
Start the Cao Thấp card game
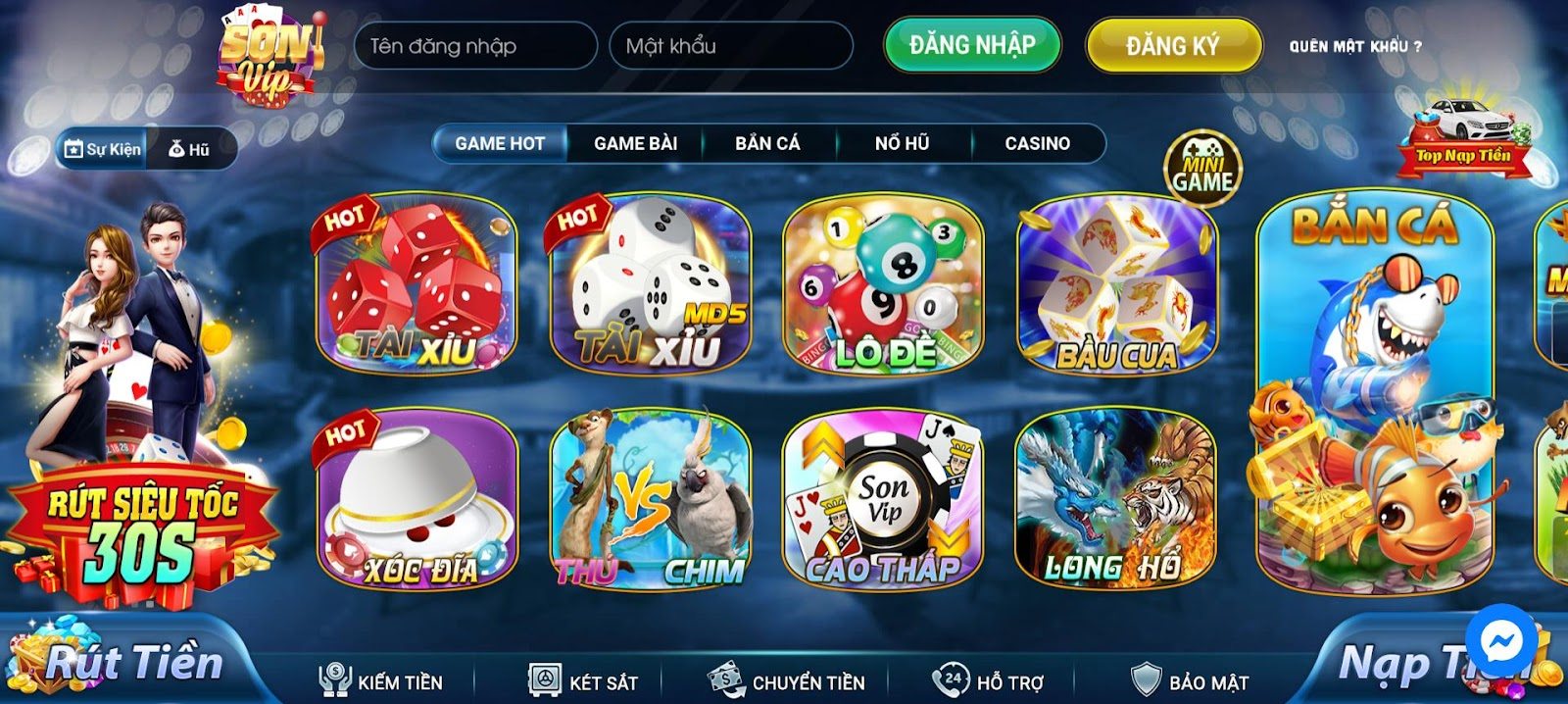(883, 499)
